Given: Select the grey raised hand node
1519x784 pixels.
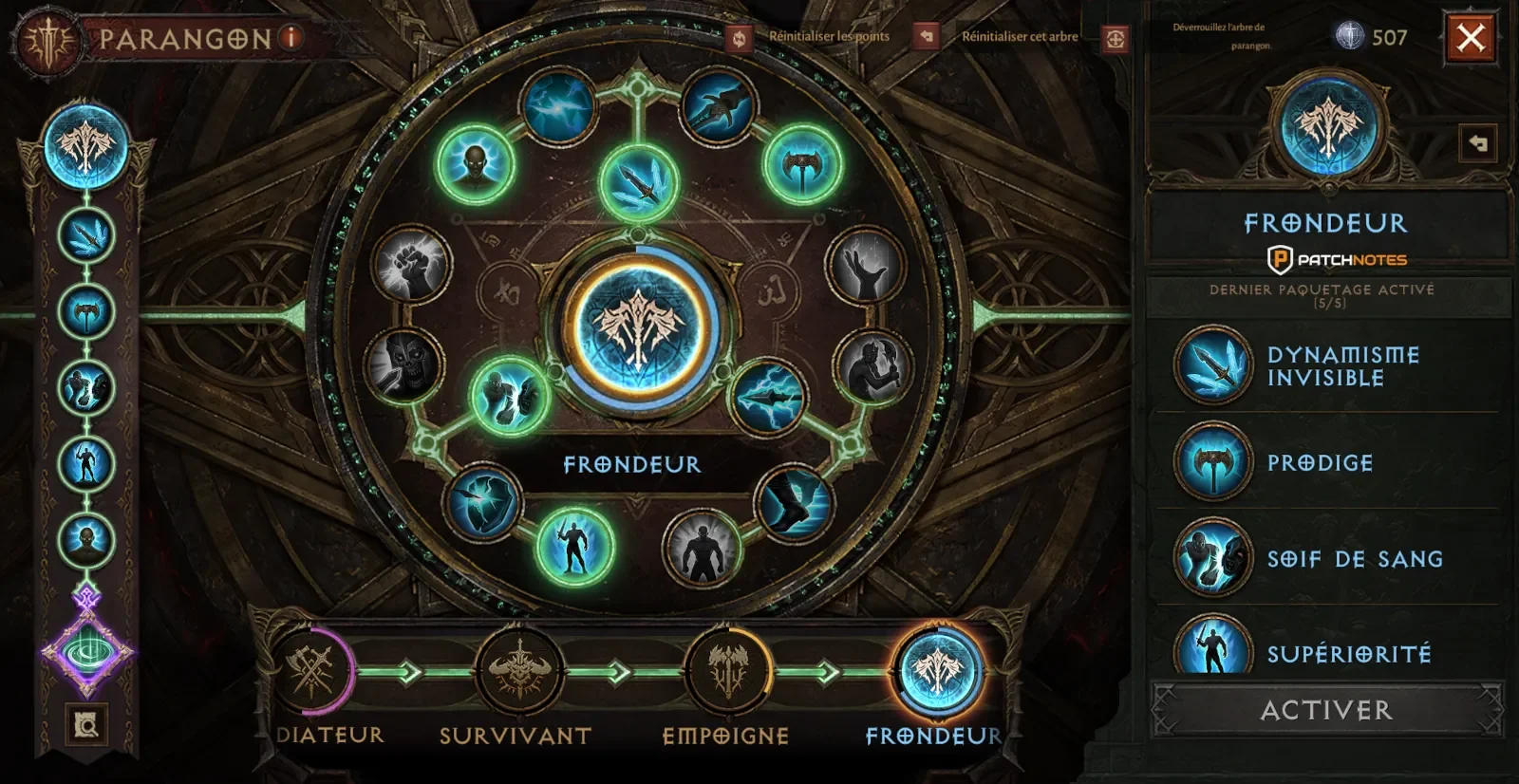Looking at the screenshot, I should pyautogui.click(x=865, y=265).
